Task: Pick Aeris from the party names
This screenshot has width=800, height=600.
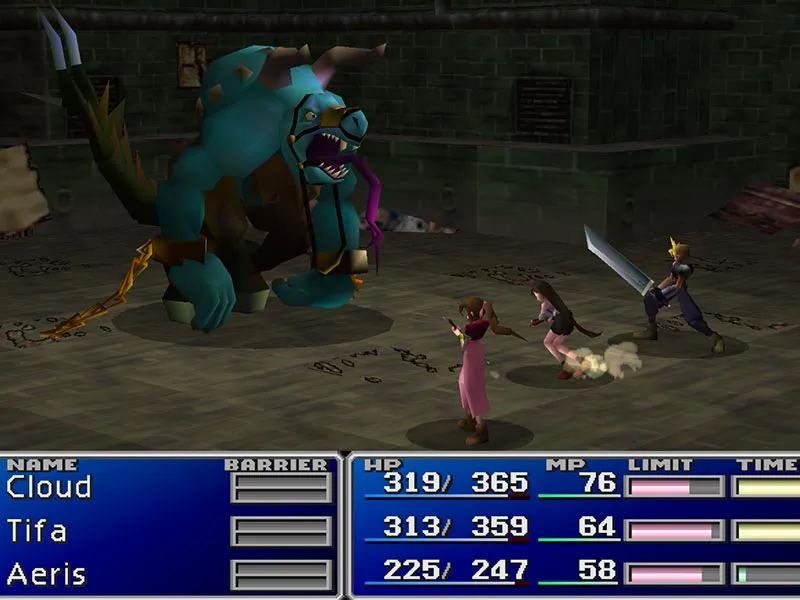Action: 46,575
